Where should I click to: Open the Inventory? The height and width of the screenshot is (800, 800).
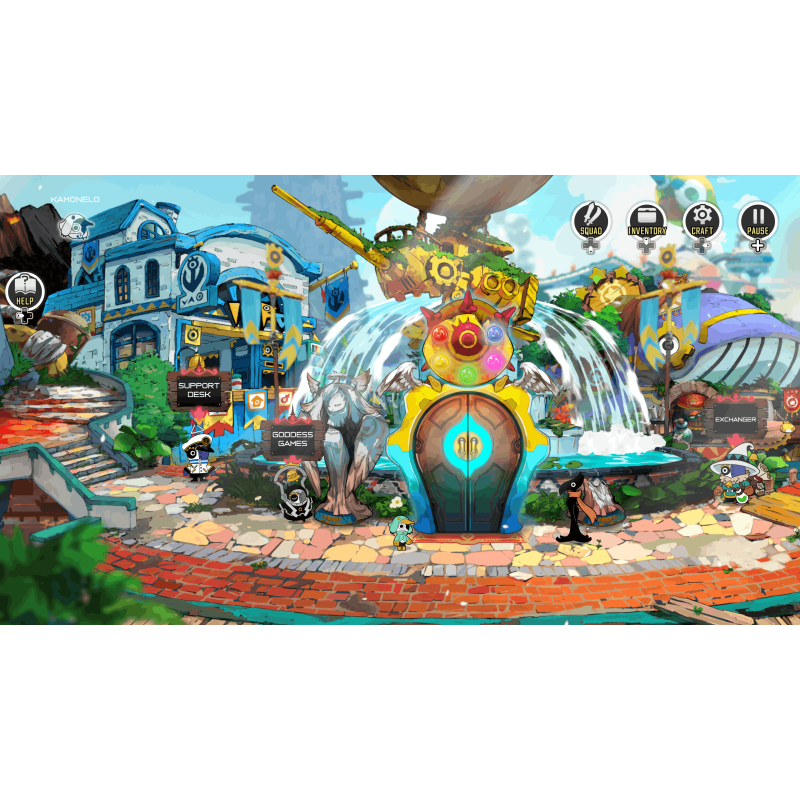[647, 221]
